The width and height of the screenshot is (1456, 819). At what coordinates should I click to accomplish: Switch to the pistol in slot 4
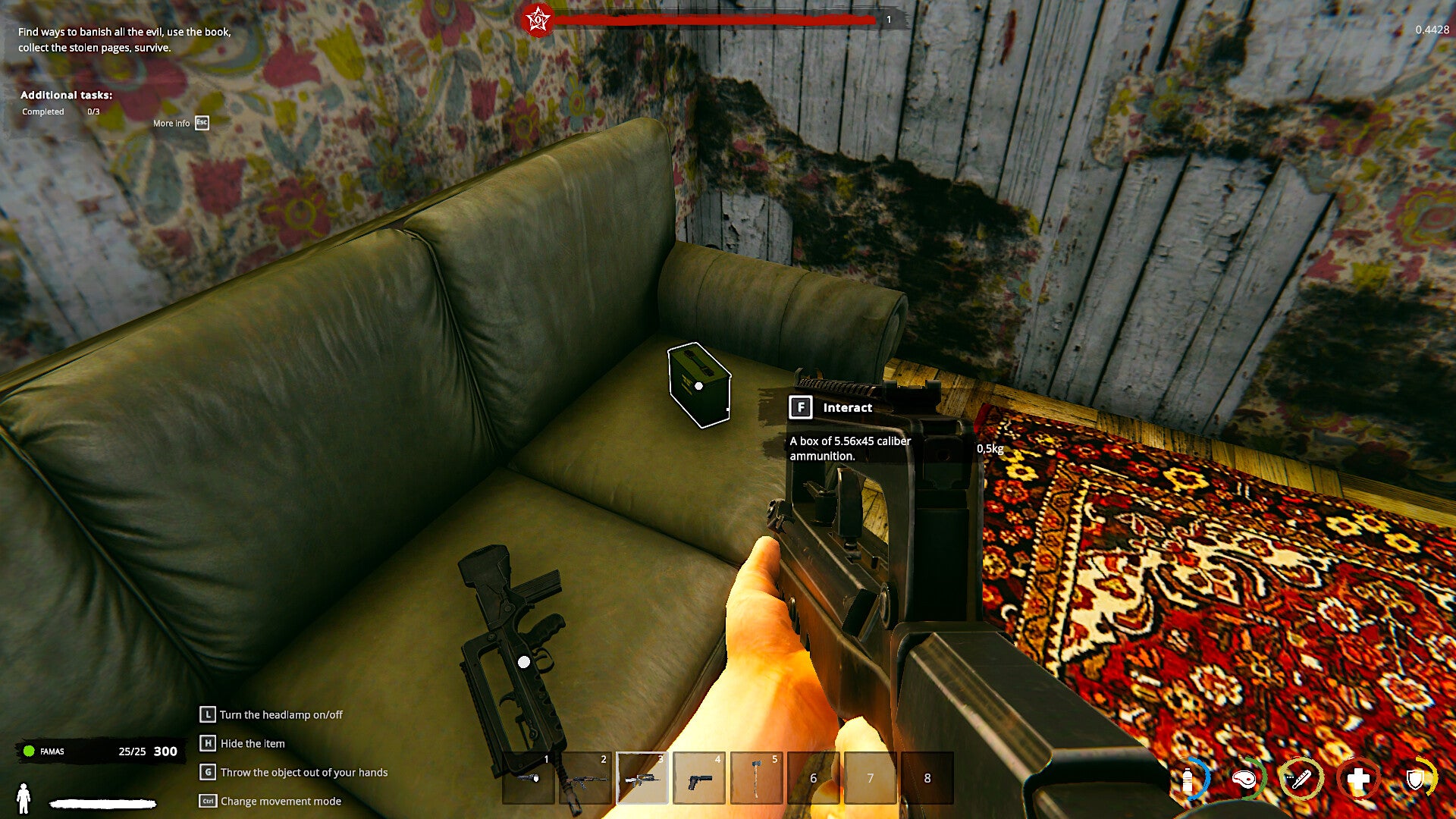coord(699,777)
